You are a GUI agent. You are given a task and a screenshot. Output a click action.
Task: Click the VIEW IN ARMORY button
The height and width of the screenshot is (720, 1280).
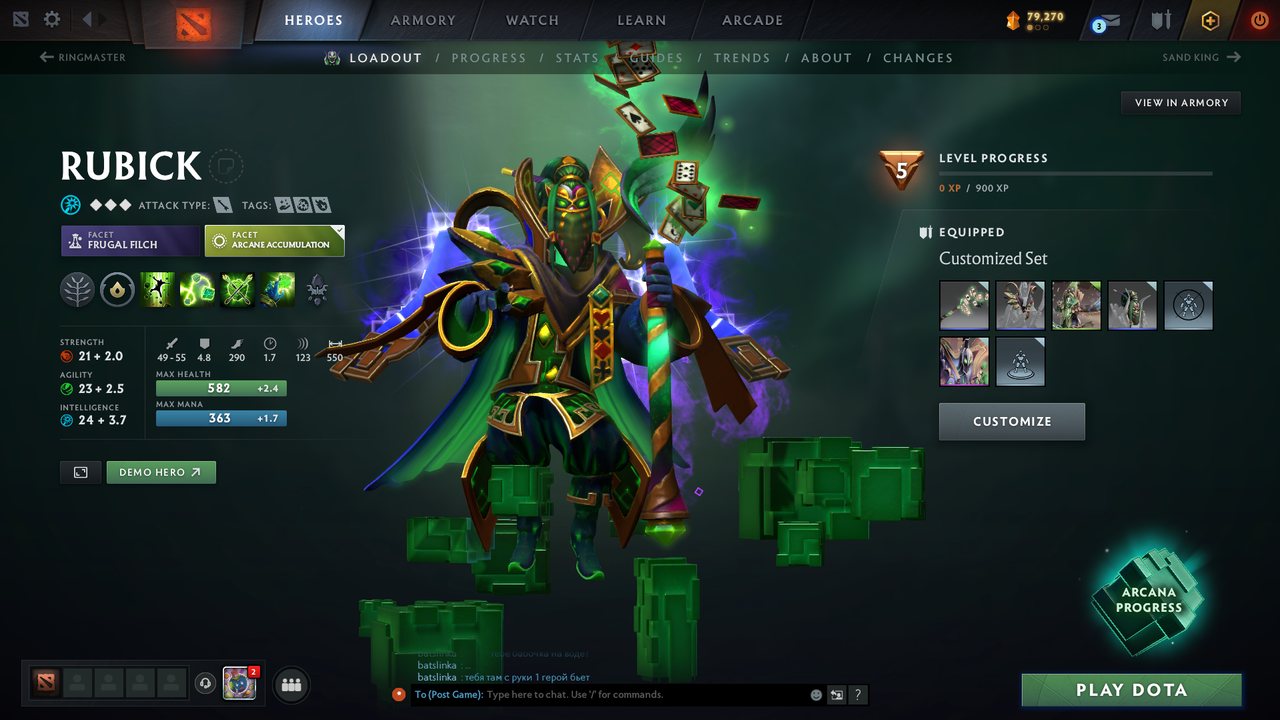(1180, 102)
